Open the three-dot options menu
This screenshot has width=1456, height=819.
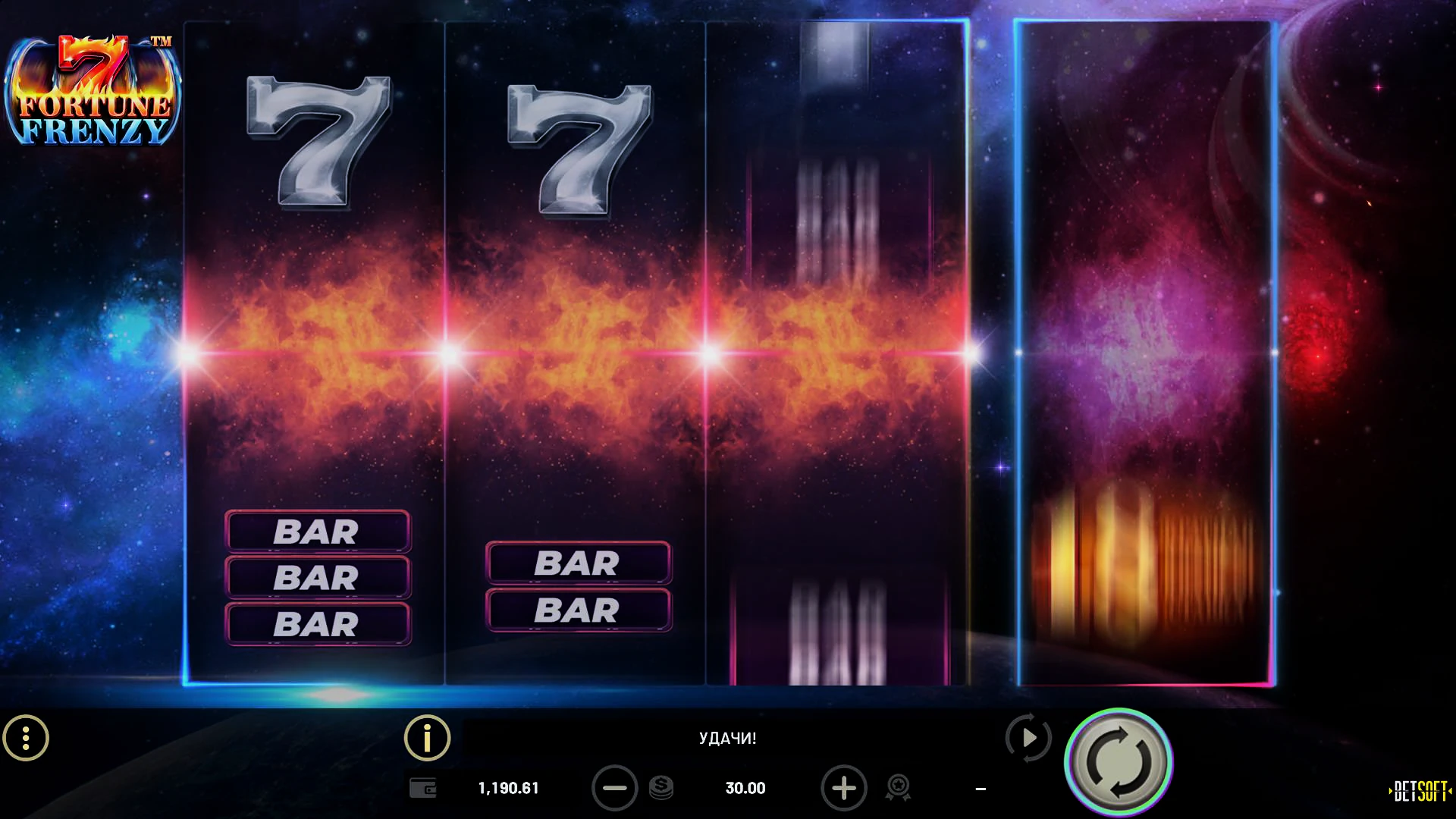pyautogui.click(x=26, y=738)
